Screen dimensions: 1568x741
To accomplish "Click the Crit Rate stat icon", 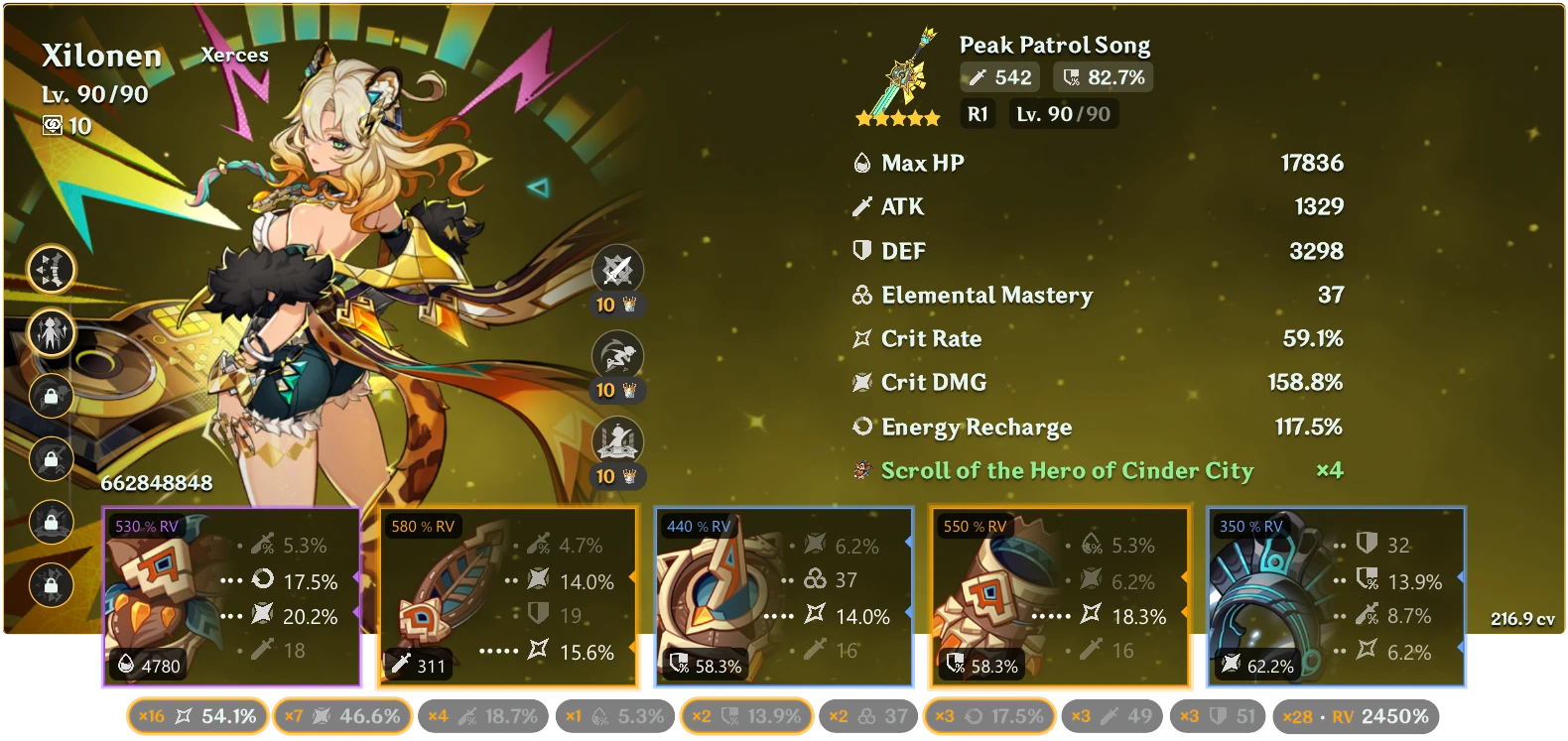I will tap(862, 338).
